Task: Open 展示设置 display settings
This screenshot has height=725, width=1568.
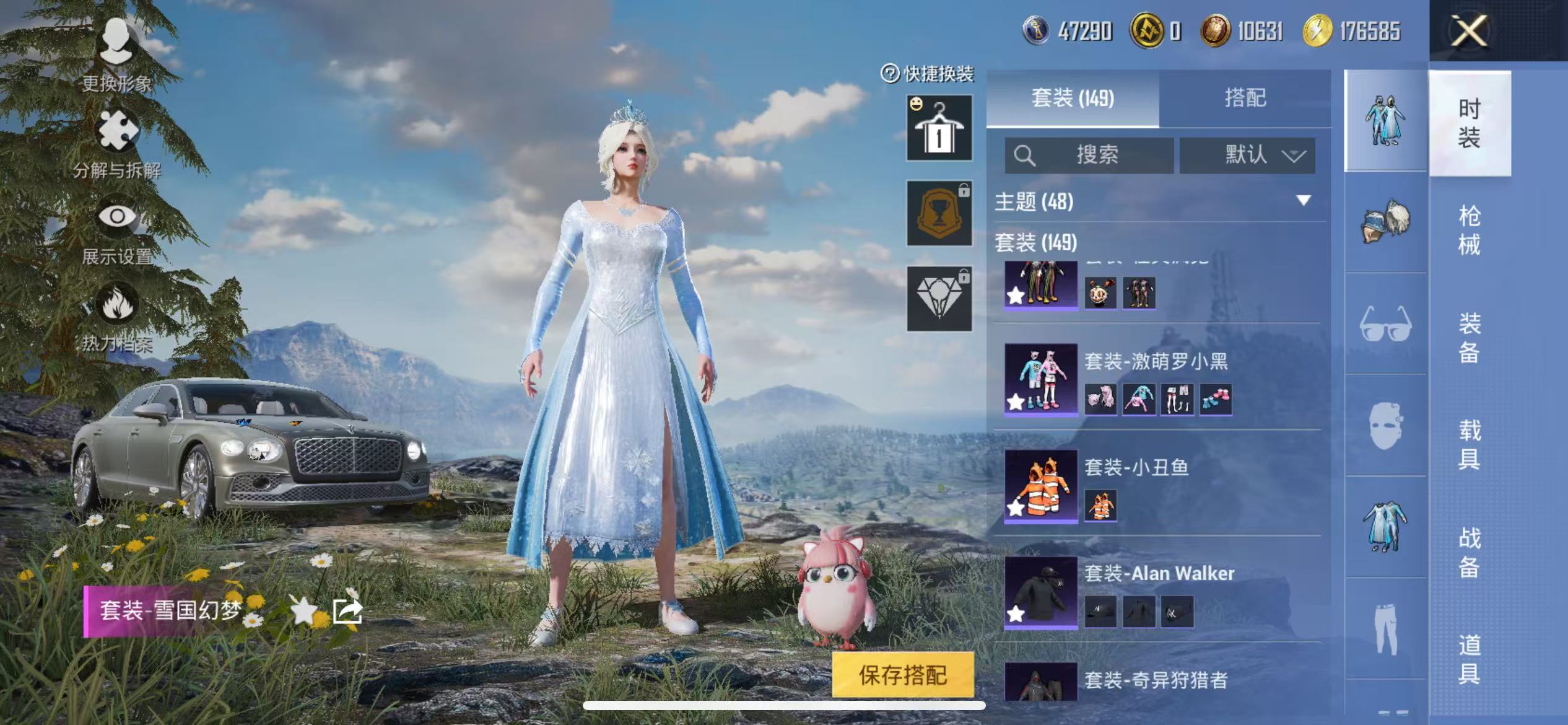Action: coord(116,229)
